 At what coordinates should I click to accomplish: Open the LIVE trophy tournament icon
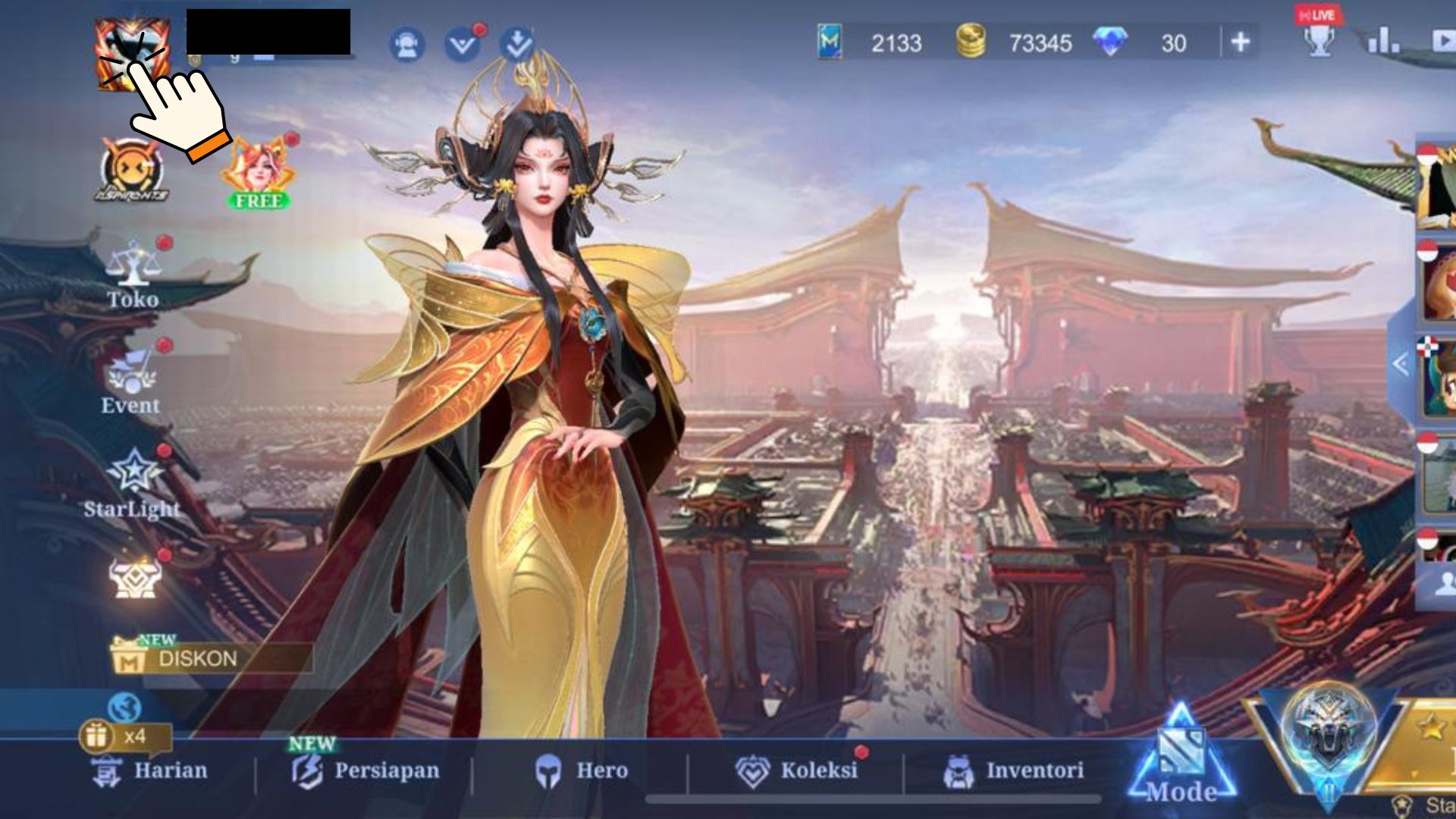click(x=1319, y=36)
